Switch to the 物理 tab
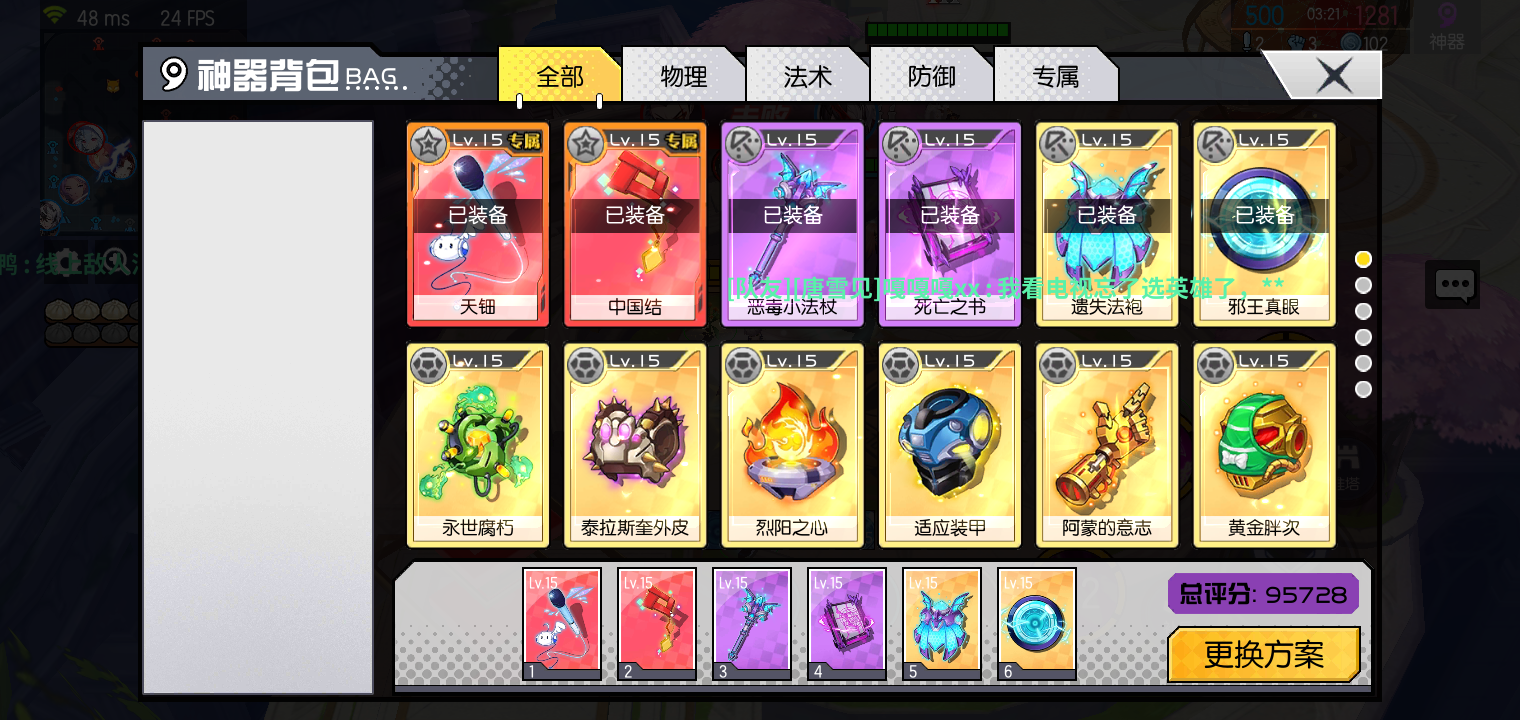The width and height of the screenshot is (1520, 720). [x=684, y=76]
